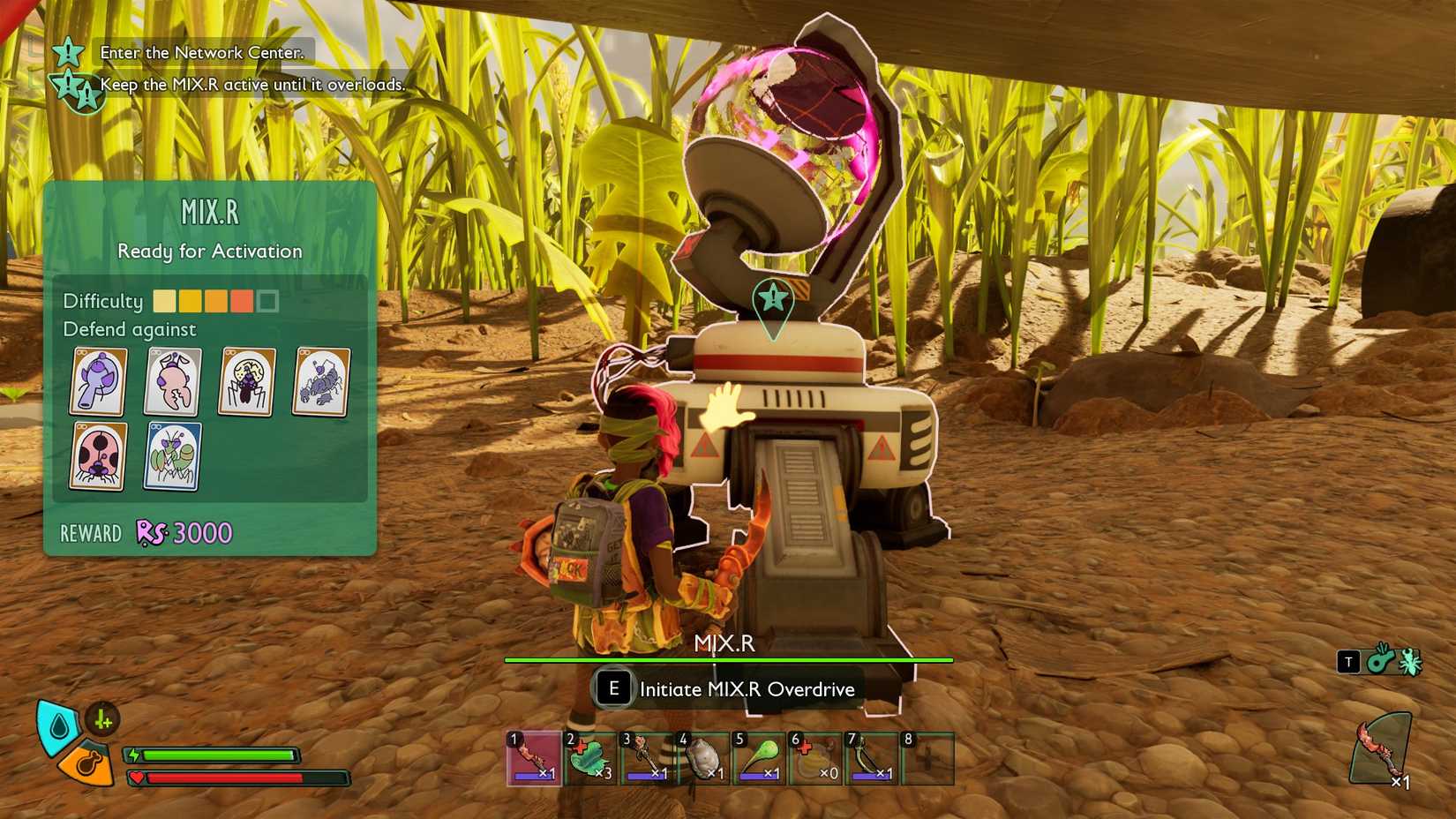Inspect the pink larva creature card

click(x=172, y=381)
